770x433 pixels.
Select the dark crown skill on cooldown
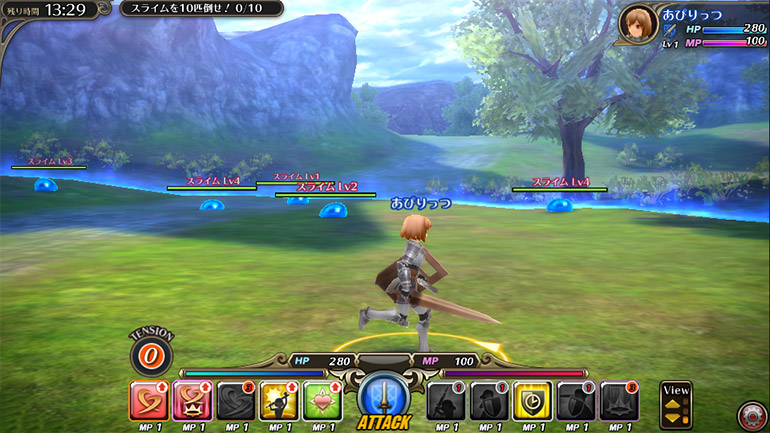pos(619,401)
